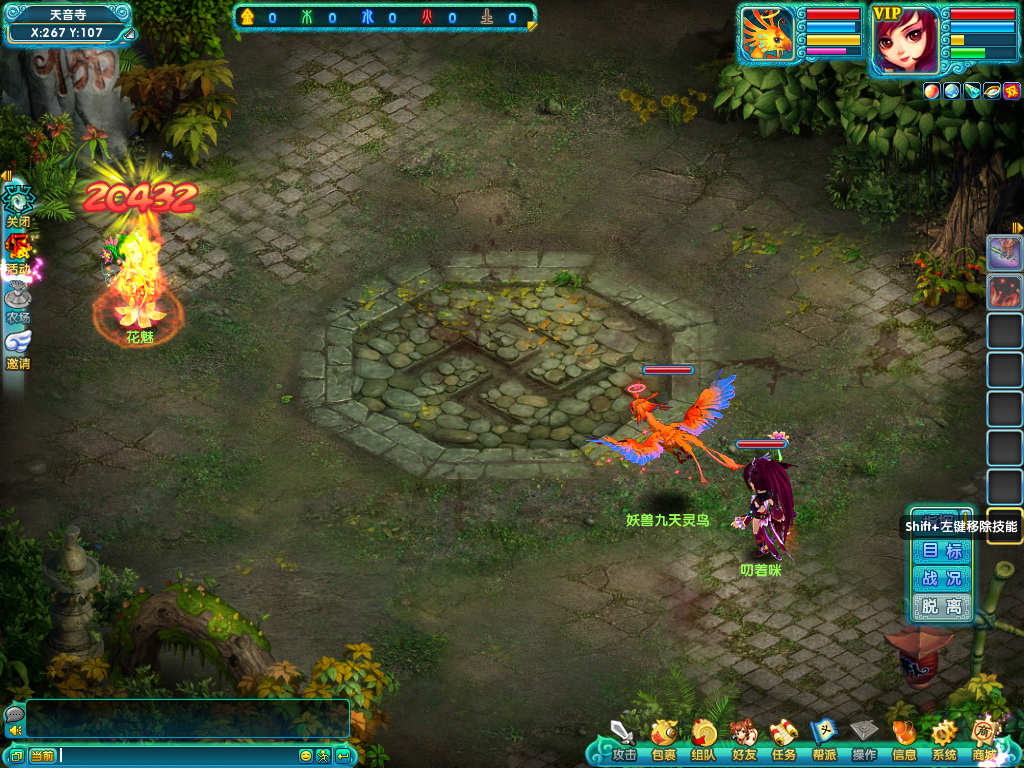Visit the 商城 shop
This screenshot has width=1024, height=768.
pyautogui.click(x=984, y=738)
